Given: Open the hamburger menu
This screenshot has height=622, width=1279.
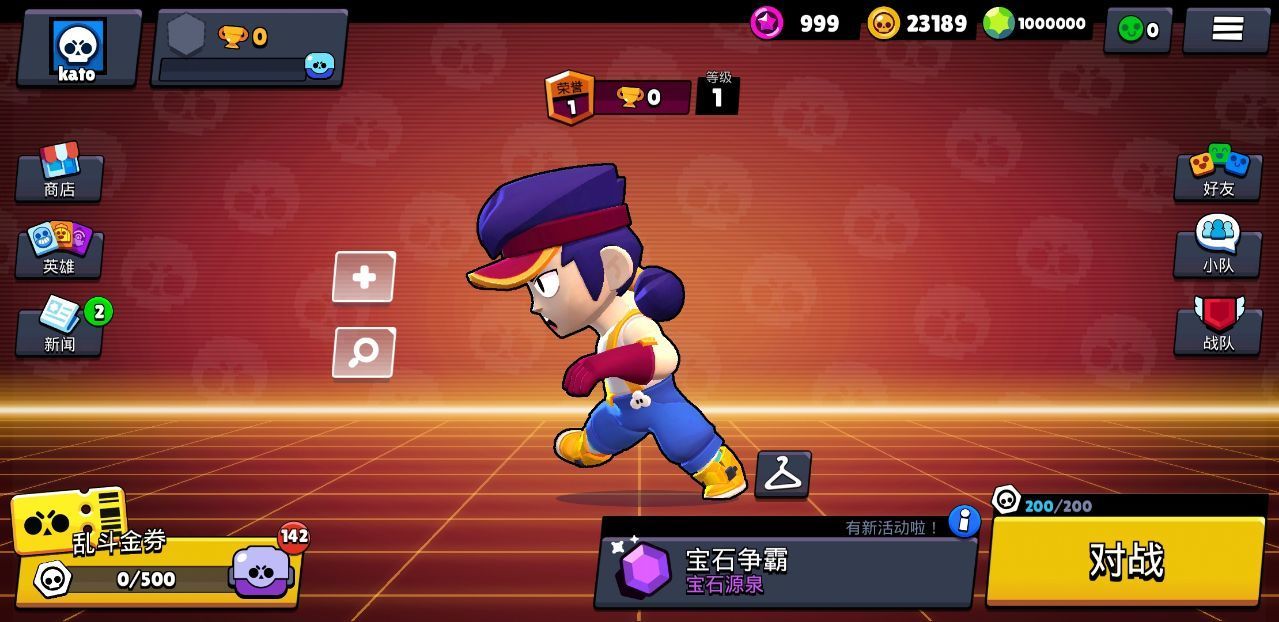Looking at the screenshot, I should (x=1227, y=29).
